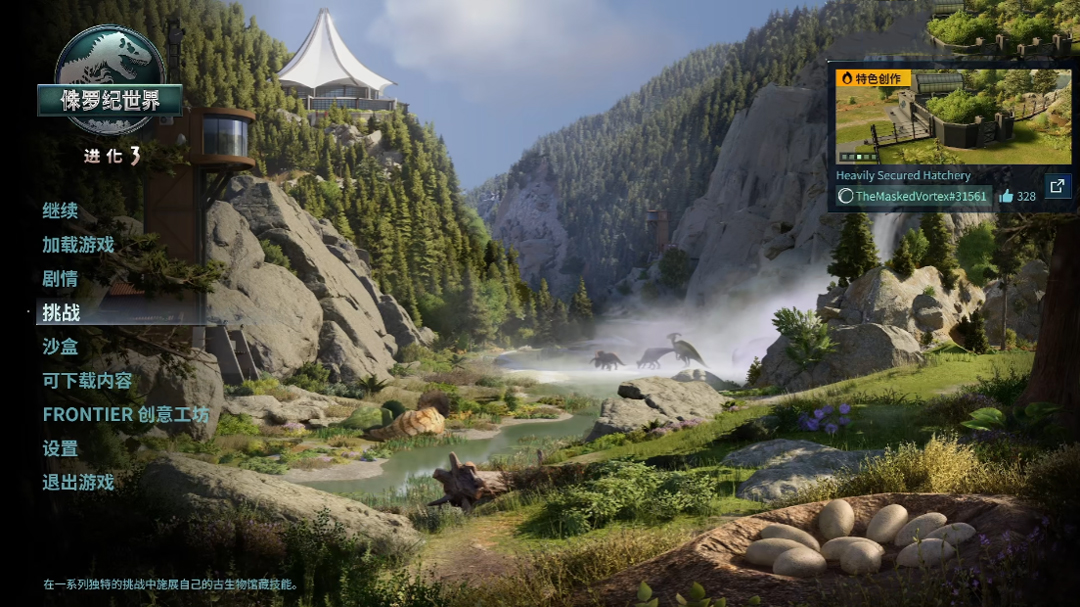
Task: Open the Heavily Secured Hatchery featured thumbnail
Action: [953, 117]
